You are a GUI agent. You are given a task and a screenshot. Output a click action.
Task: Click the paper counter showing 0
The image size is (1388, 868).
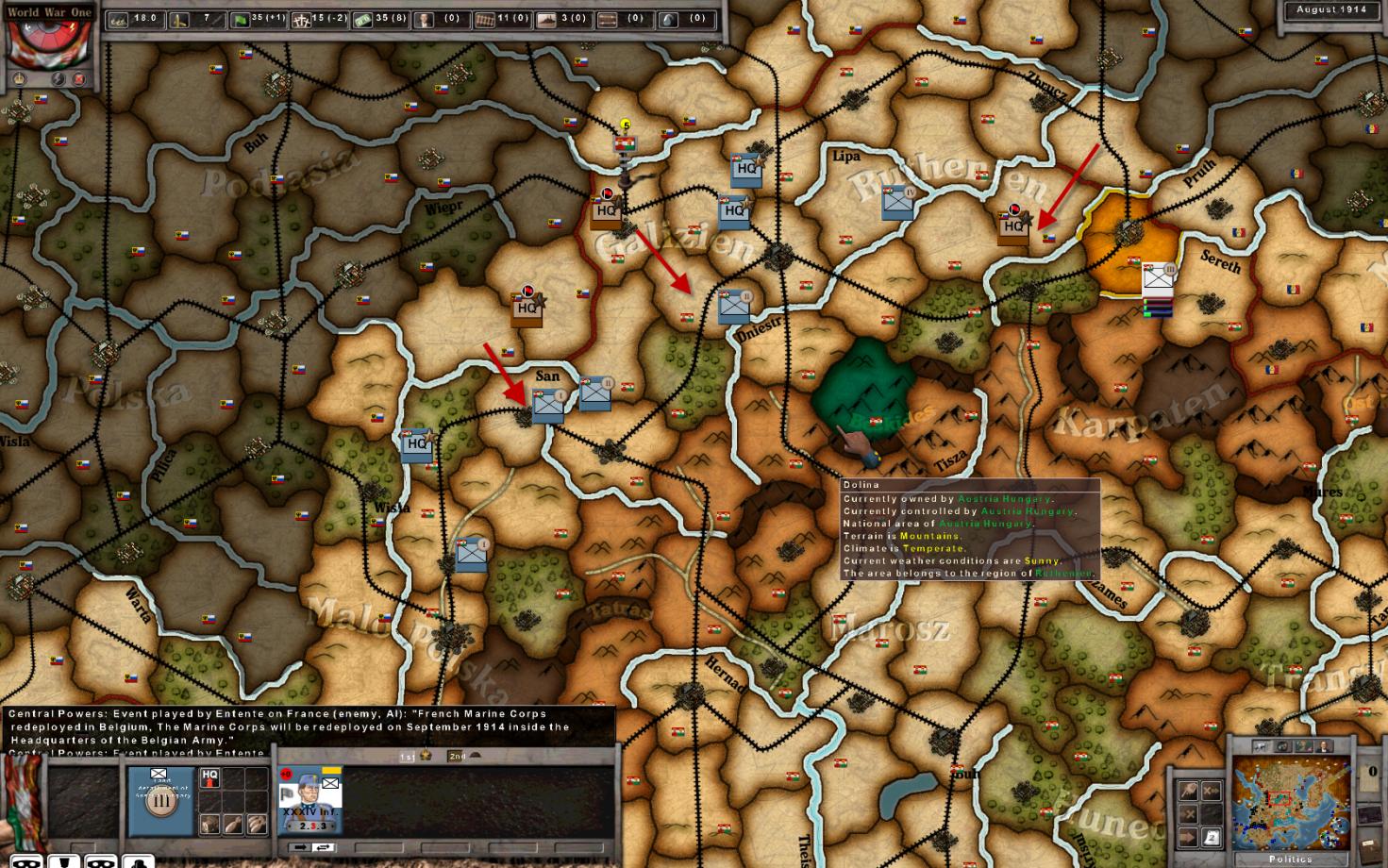(x=1370, y=776)
